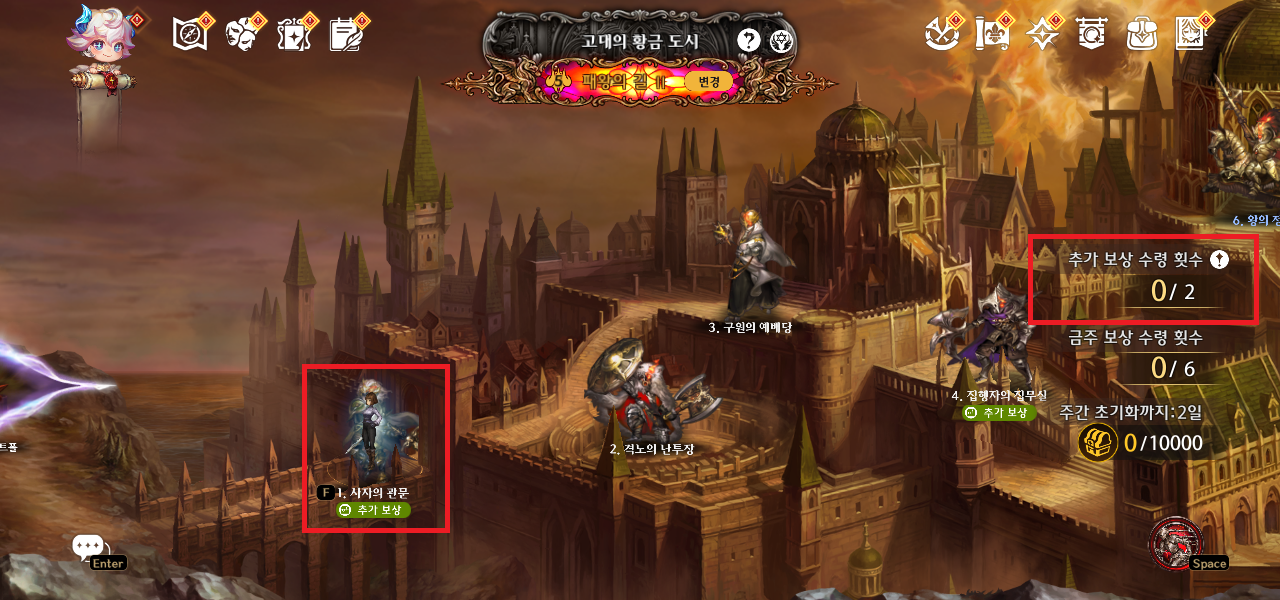Viewport: 1280px width, 600px height.
Task: Open the crossed tools ring icon
Action: pos(940,34)
